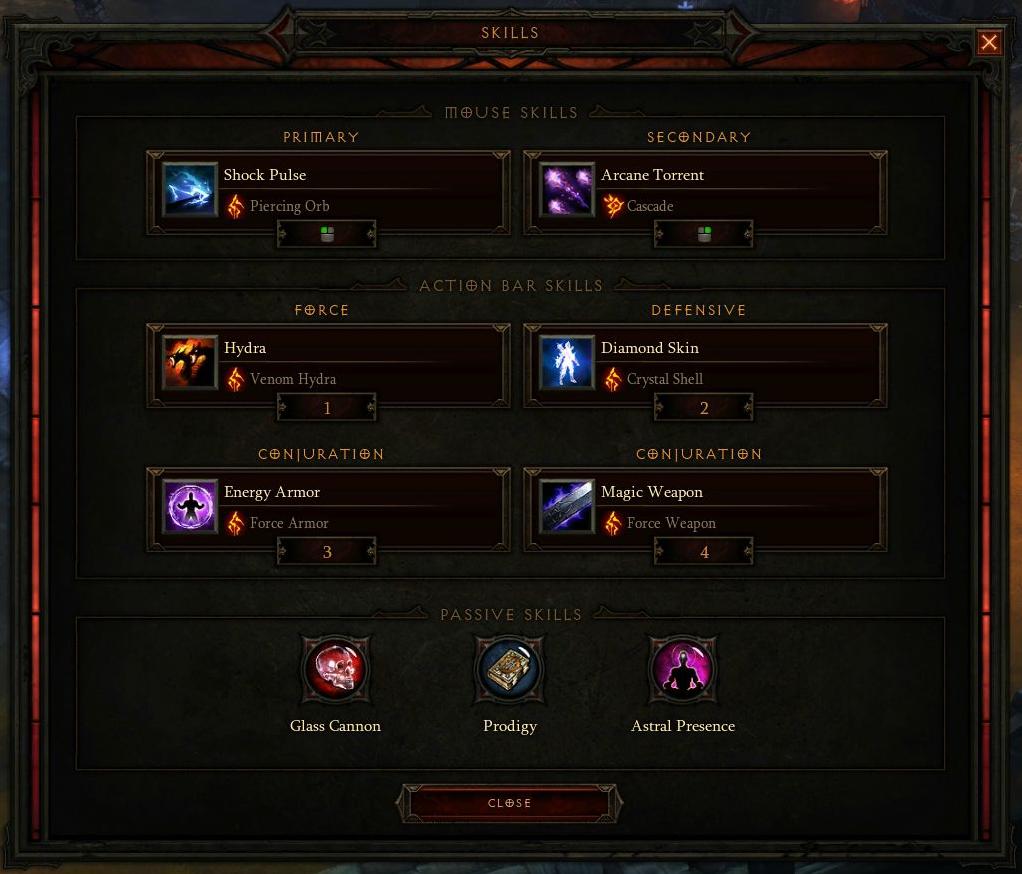The image size is (1022, 874).
Task: Open the Hydra force skill slot
Action: pos(327,362)
